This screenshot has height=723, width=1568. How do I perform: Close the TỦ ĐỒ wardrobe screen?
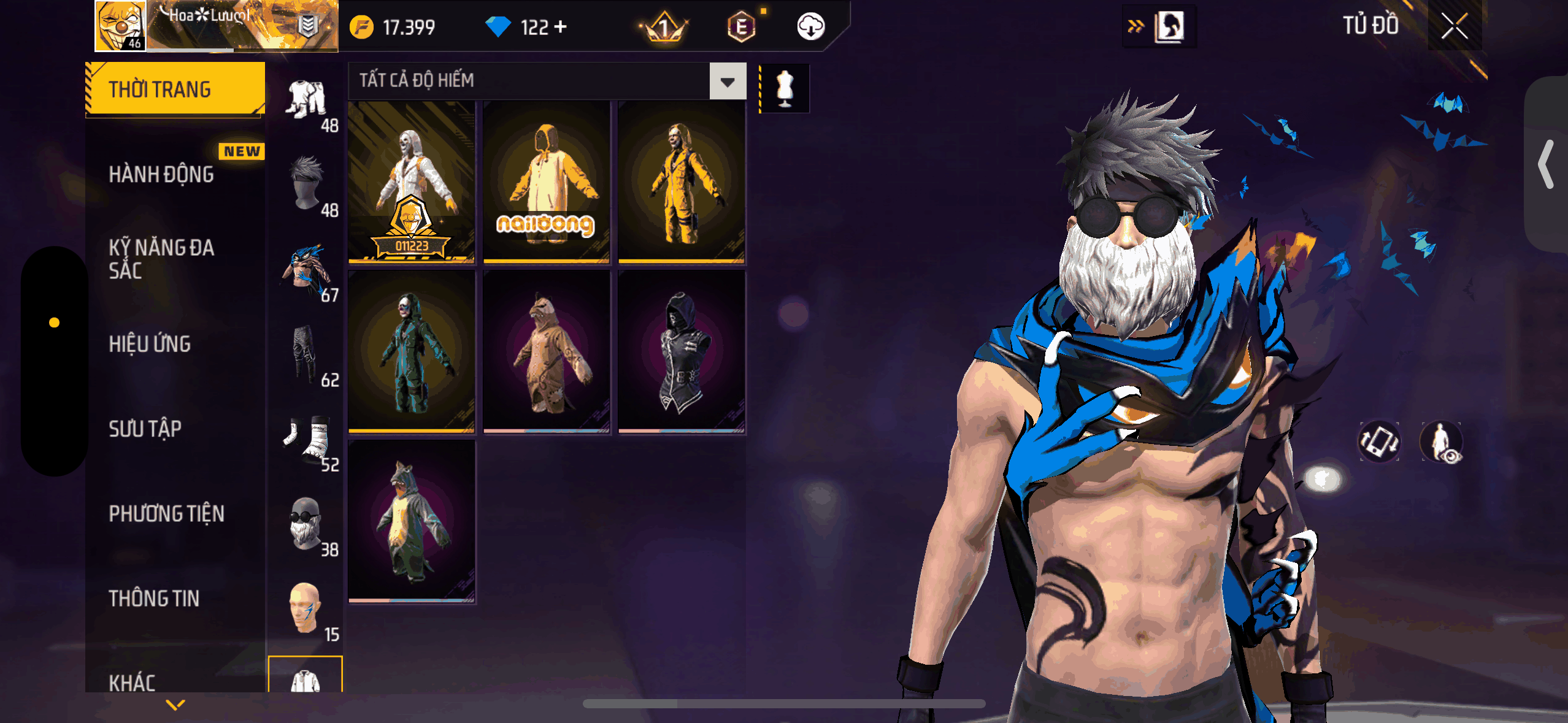point(1453,26)
